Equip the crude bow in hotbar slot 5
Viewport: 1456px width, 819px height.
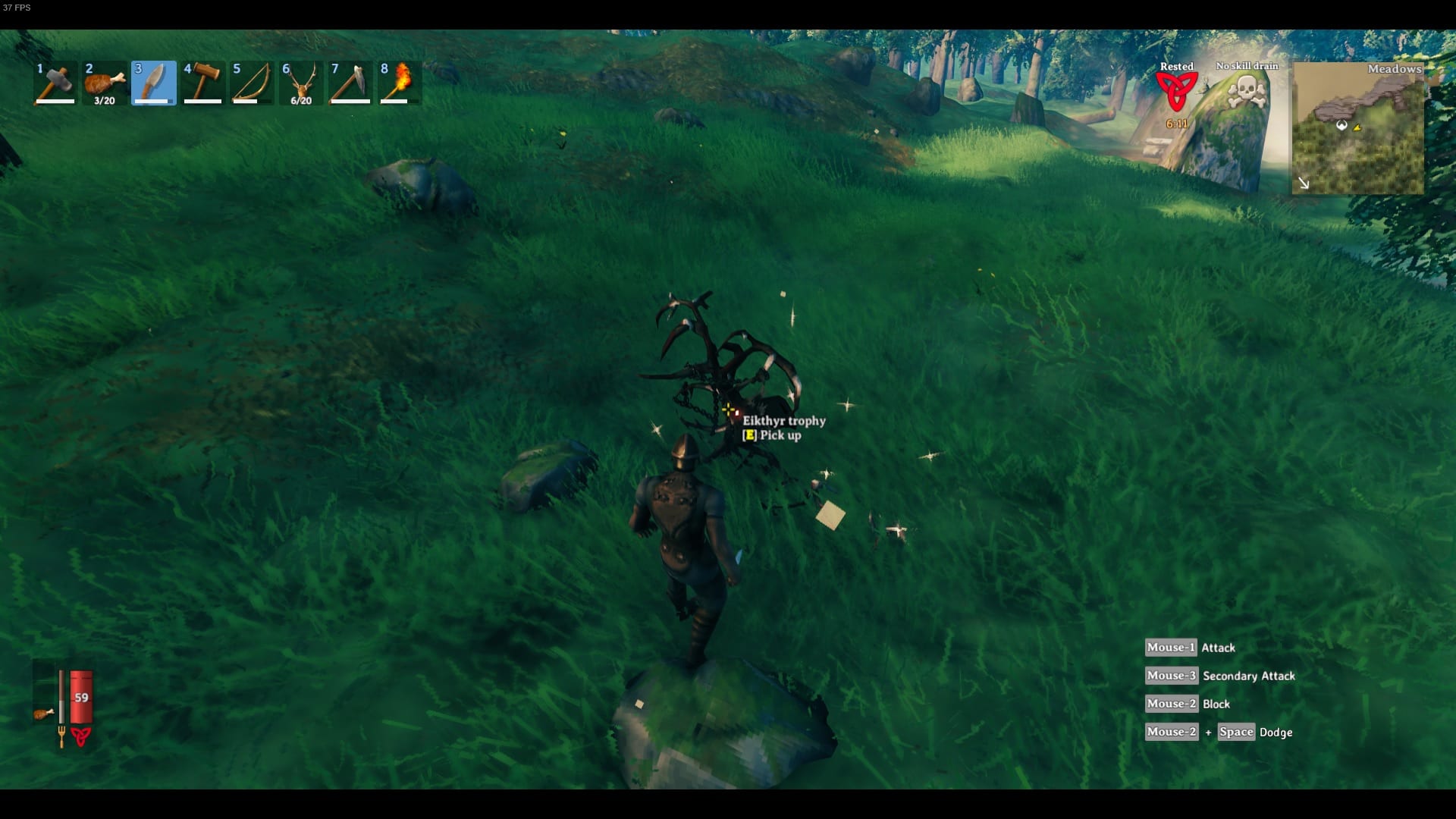tap(251, 82)
